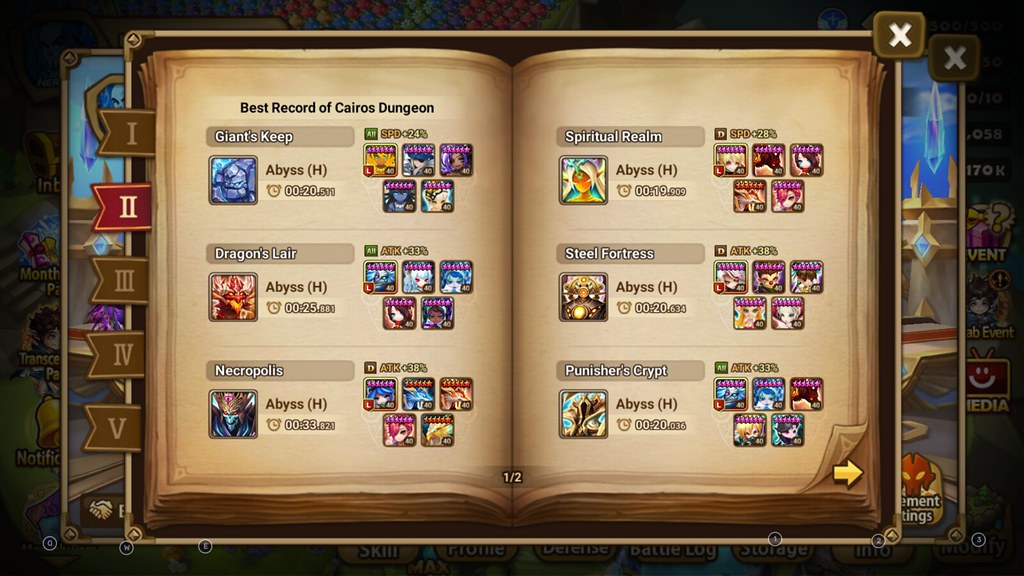Go to the roman numeral IV tab
Viewport: 1024px width, 576px height.
[122, 354]
